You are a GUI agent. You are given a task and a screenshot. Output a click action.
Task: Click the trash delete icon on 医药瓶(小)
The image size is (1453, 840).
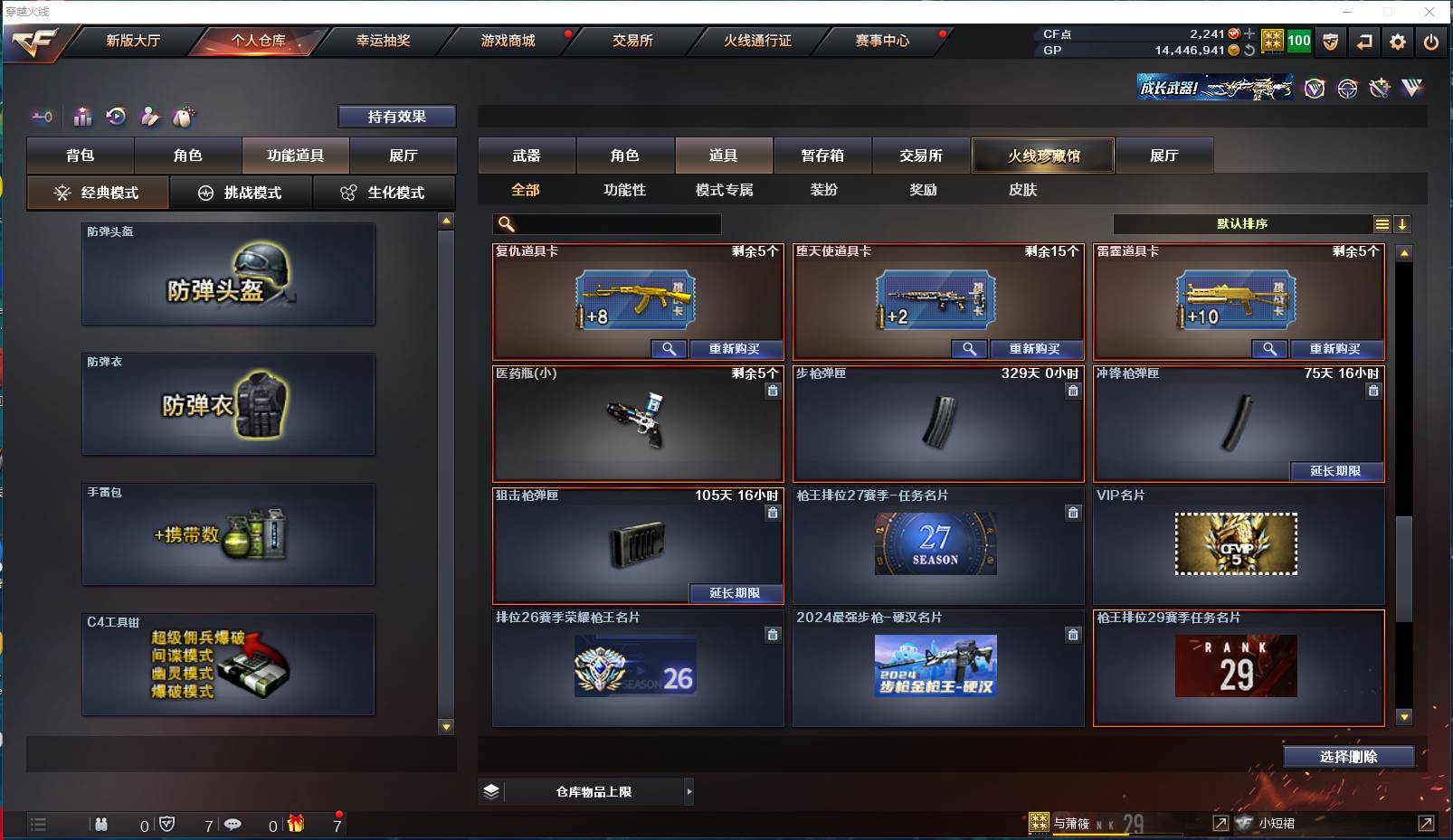point(774,391)
